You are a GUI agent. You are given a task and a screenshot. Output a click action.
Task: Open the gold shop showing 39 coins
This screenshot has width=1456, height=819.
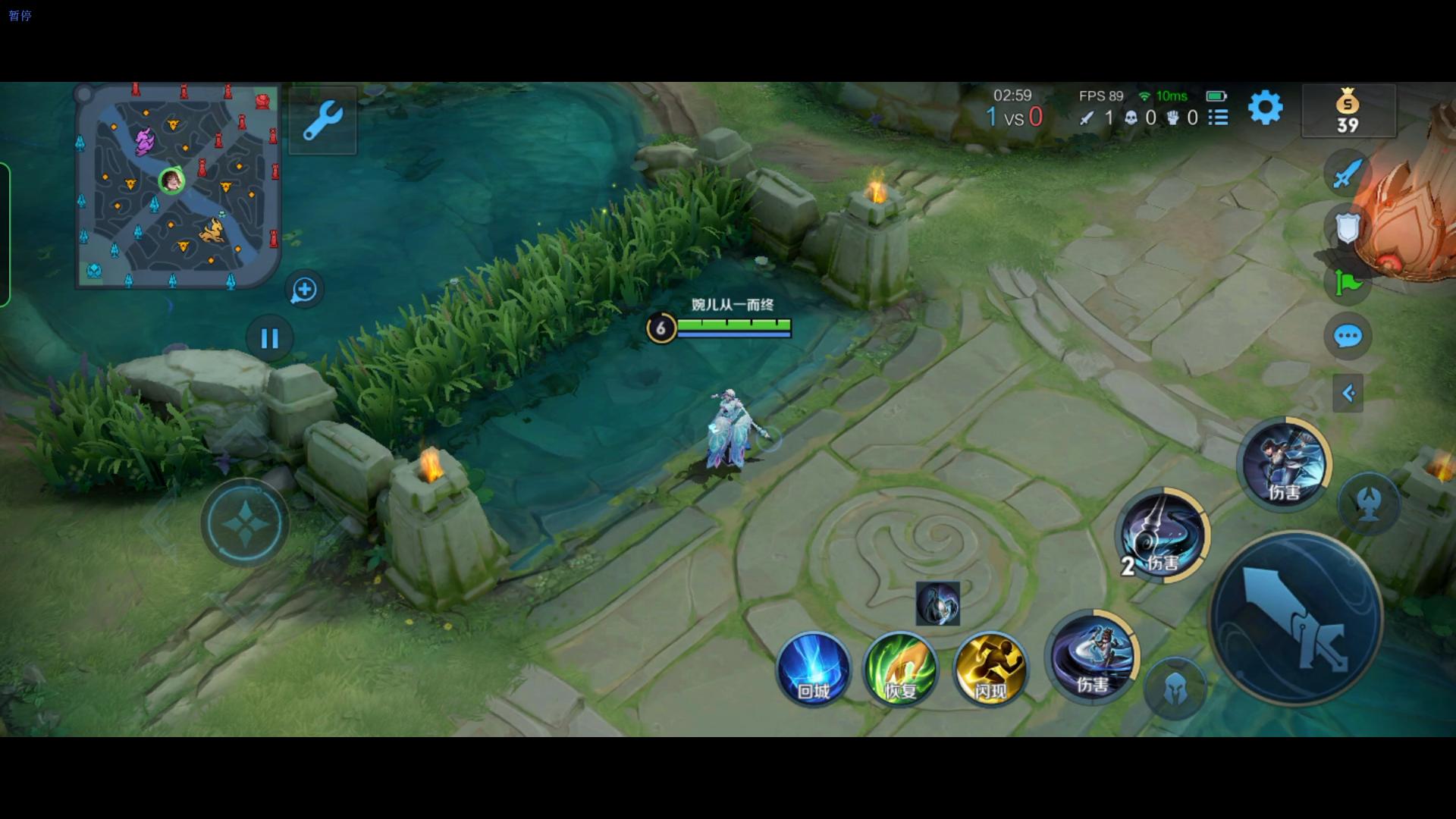1348,111
